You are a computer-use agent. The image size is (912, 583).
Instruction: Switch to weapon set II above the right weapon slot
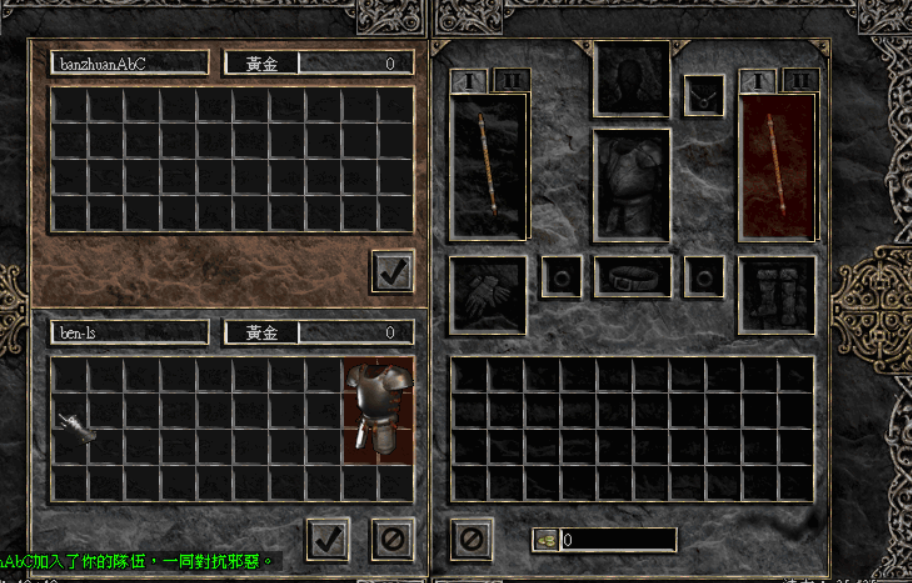(800, 80)
